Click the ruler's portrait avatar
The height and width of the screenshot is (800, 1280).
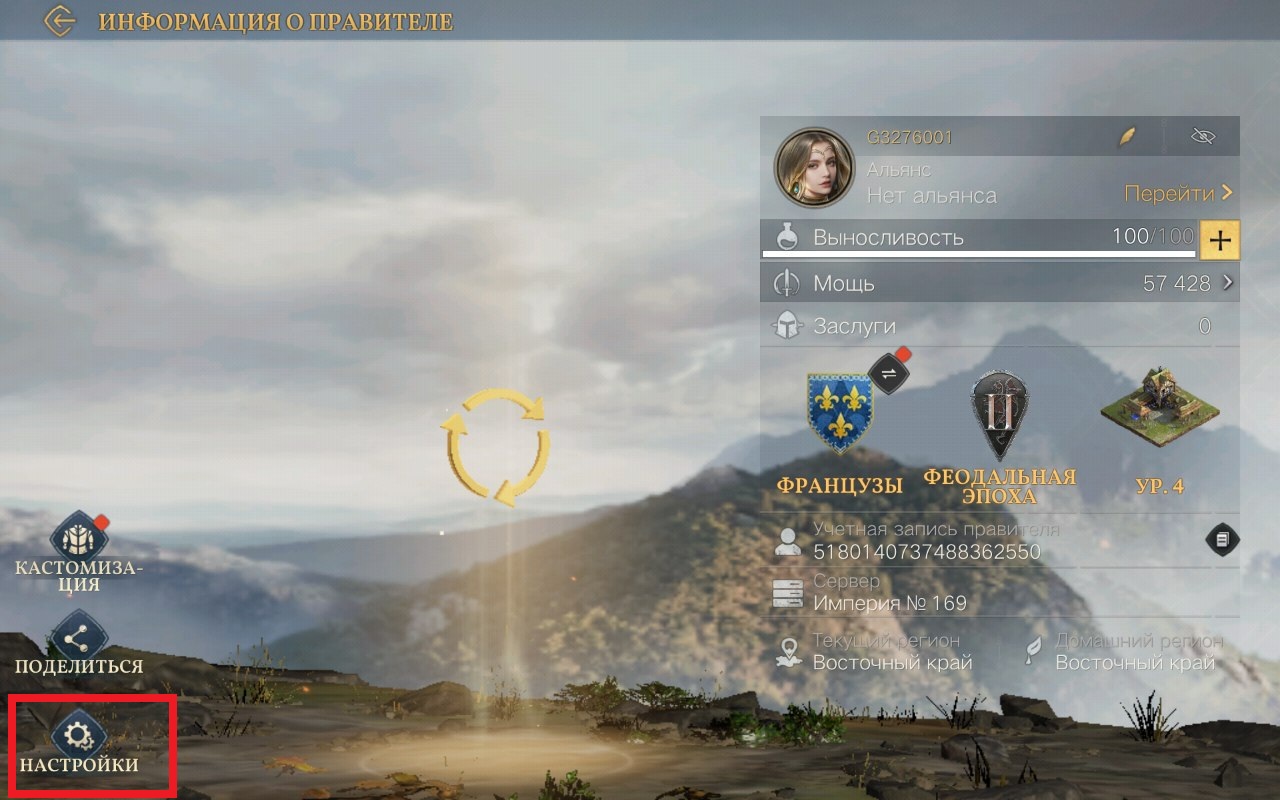tap(814, 167)
